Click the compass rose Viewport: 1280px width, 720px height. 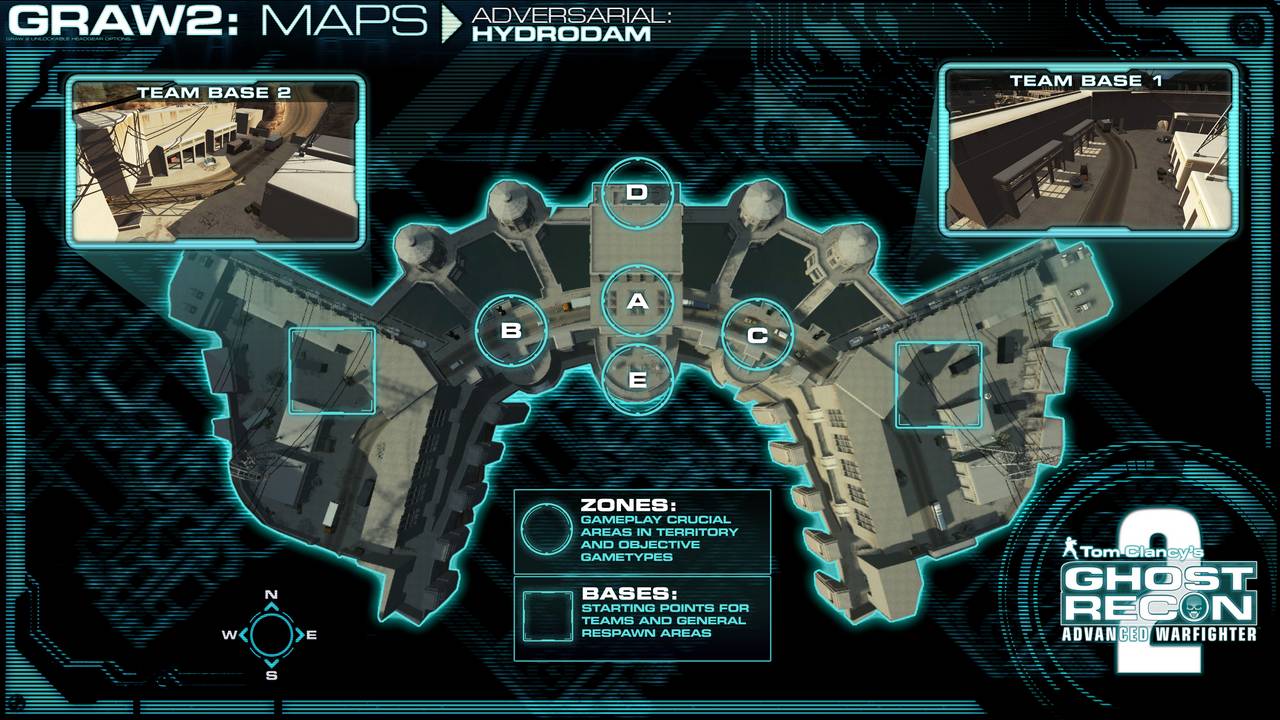pyautogui.click(x=270, y=634)
